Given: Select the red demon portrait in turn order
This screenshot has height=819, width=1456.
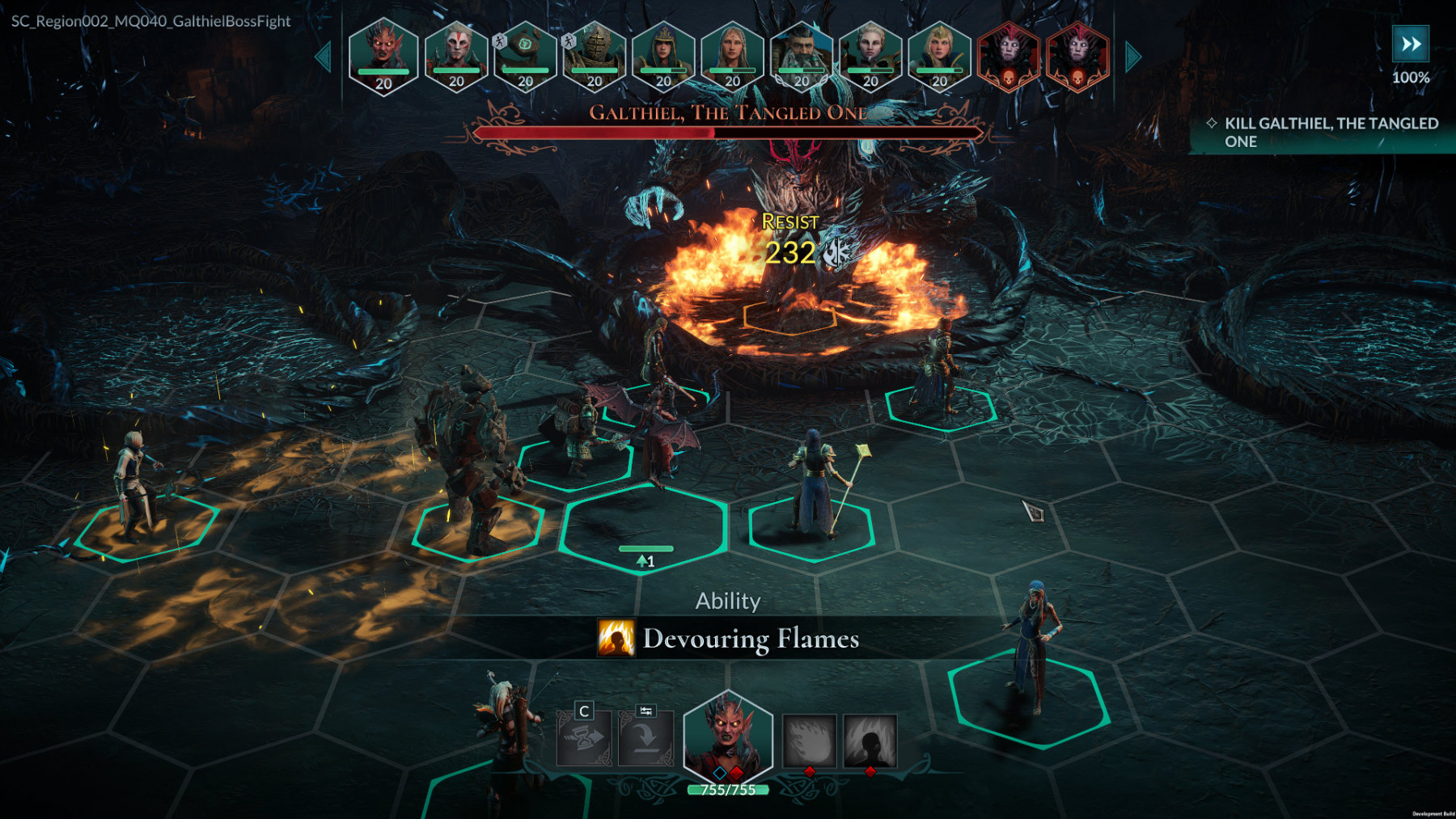Looking at the screenshot, I should click(383, 55).
